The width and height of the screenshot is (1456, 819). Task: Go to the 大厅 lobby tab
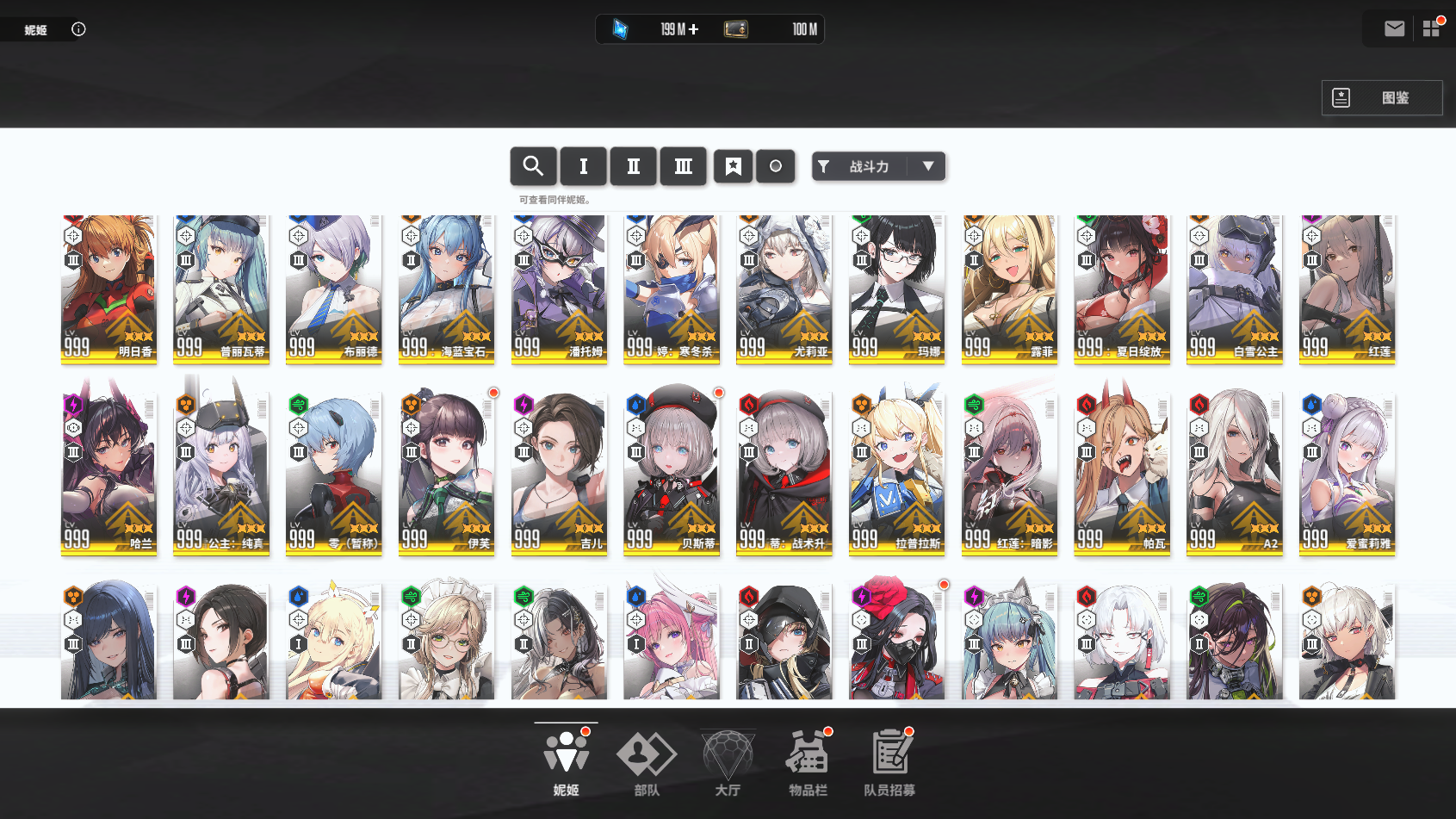[x=728, y=762]
